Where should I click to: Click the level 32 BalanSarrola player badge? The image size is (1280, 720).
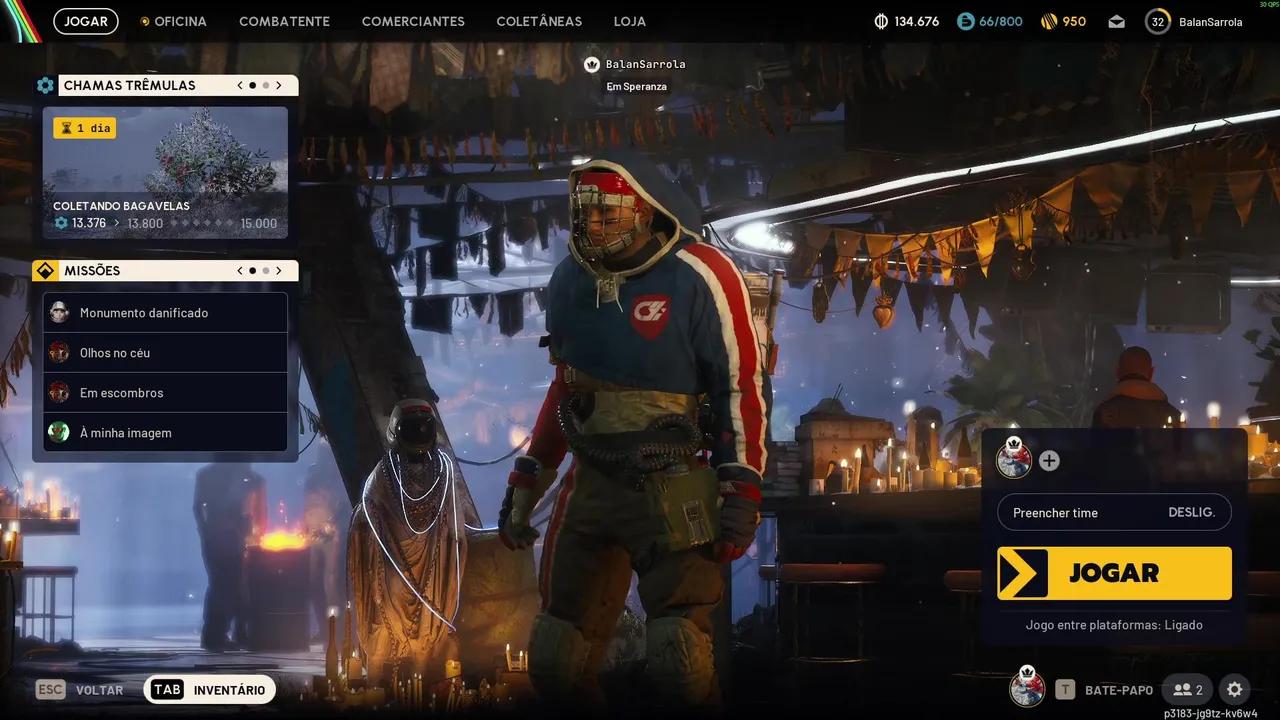(1157, 21)
